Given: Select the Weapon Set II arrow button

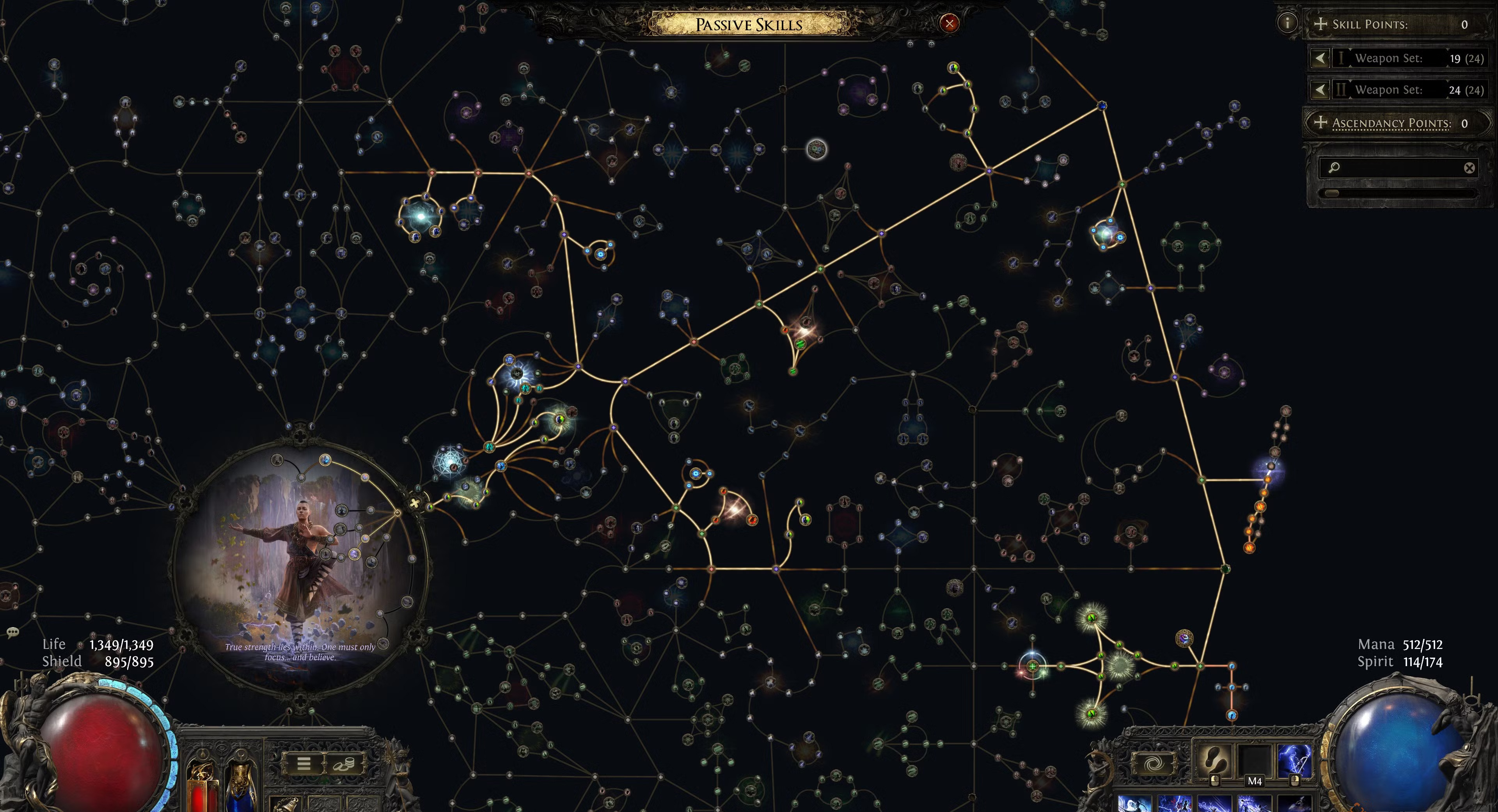Looking at the screenshot, I should 1320,90.
